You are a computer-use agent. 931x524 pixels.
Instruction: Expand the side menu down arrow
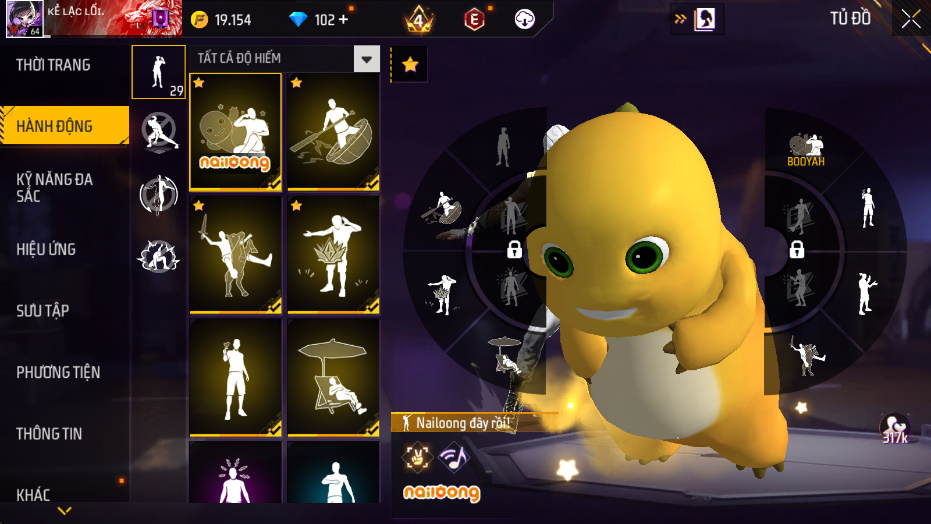click(x=64, y=511)
